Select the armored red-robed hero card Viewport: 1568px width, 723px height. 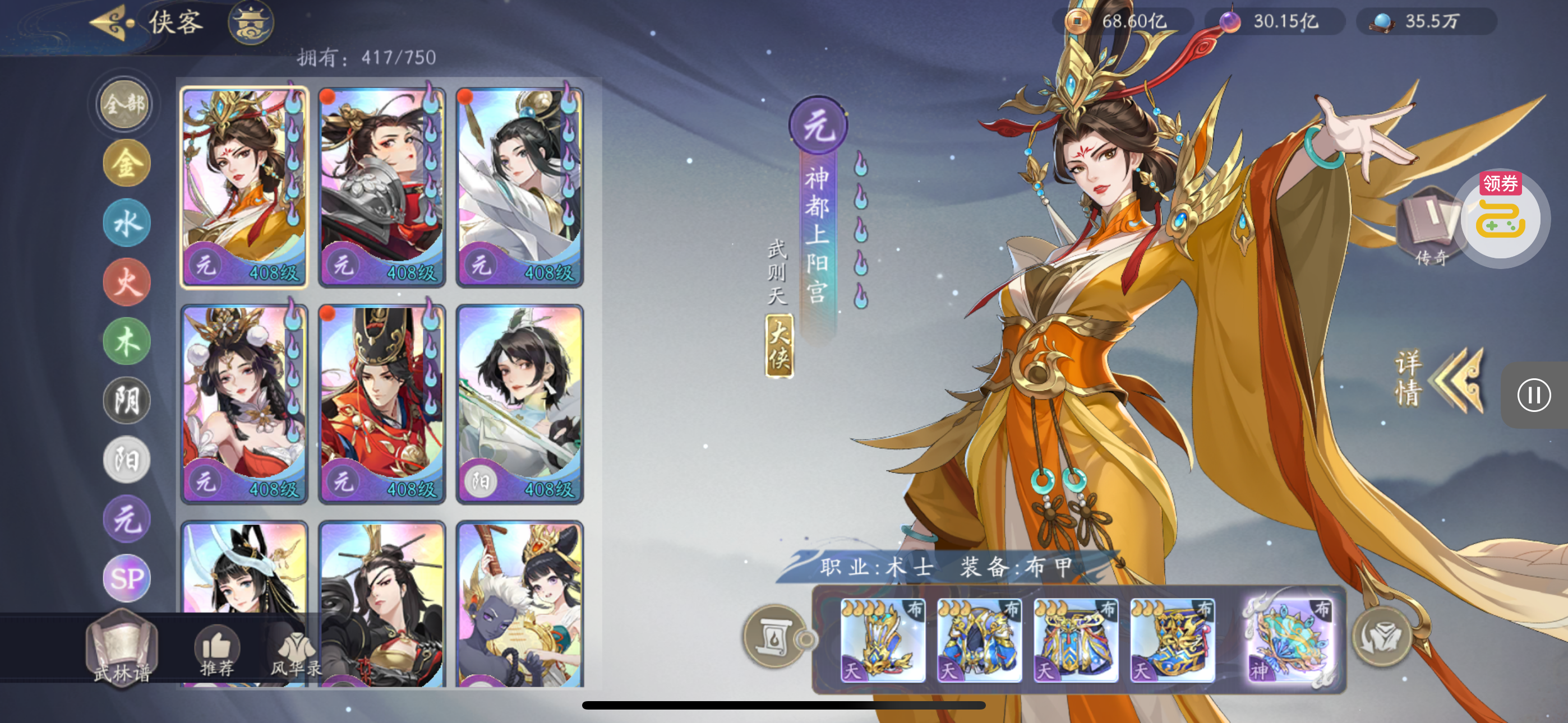coord(382,187)
